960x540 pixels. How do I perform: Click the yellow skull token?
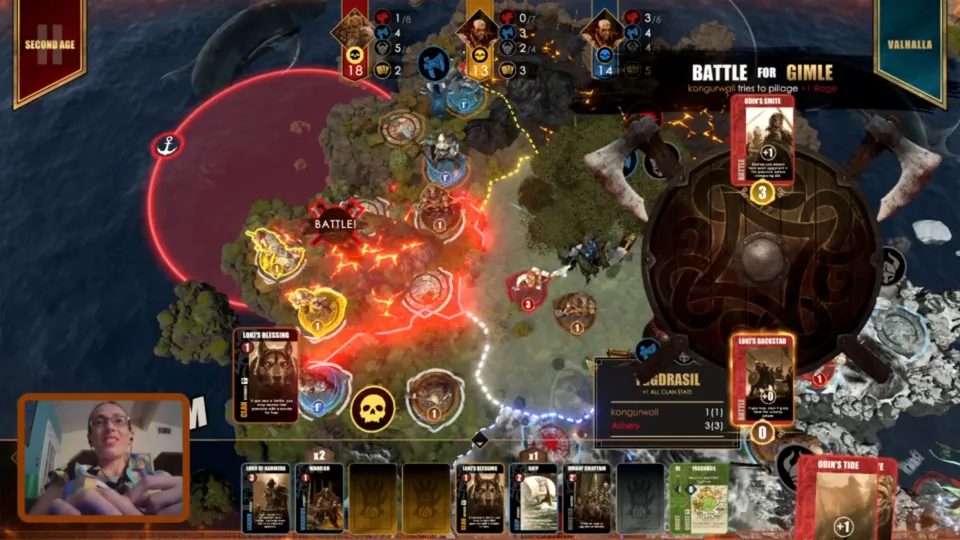370,408
